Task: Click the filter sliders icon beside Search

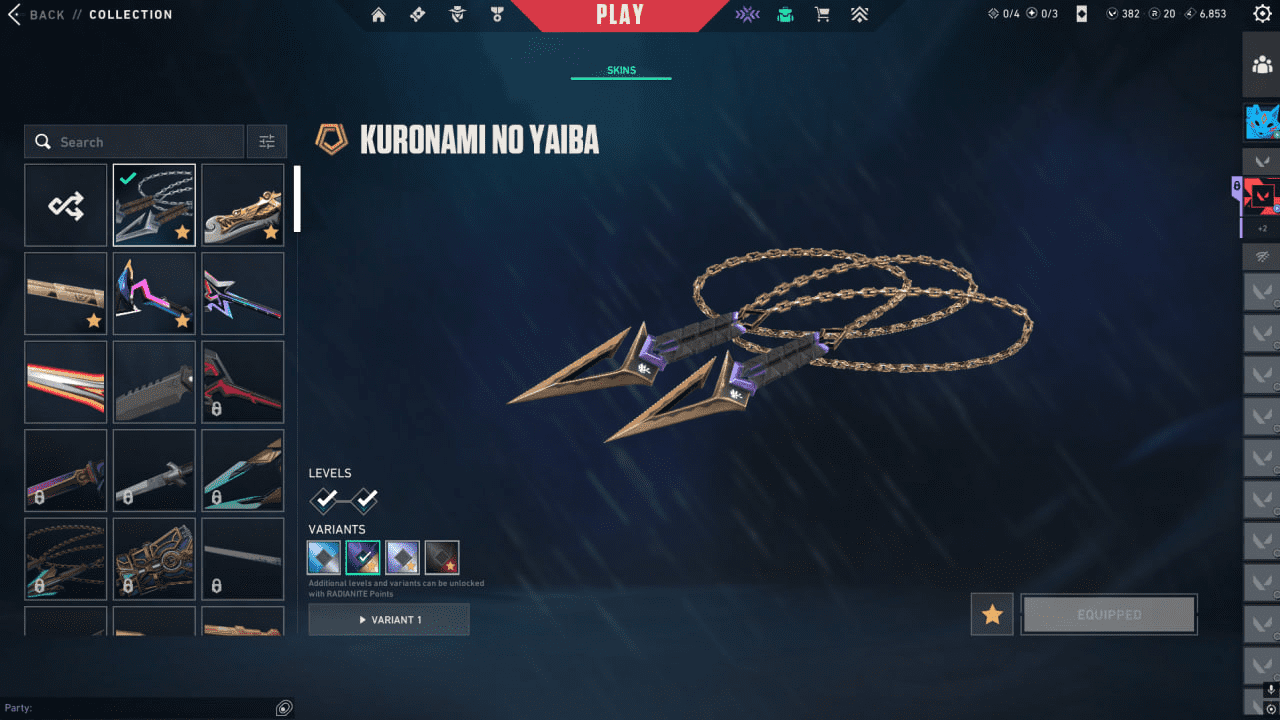Action: (266, 141)
